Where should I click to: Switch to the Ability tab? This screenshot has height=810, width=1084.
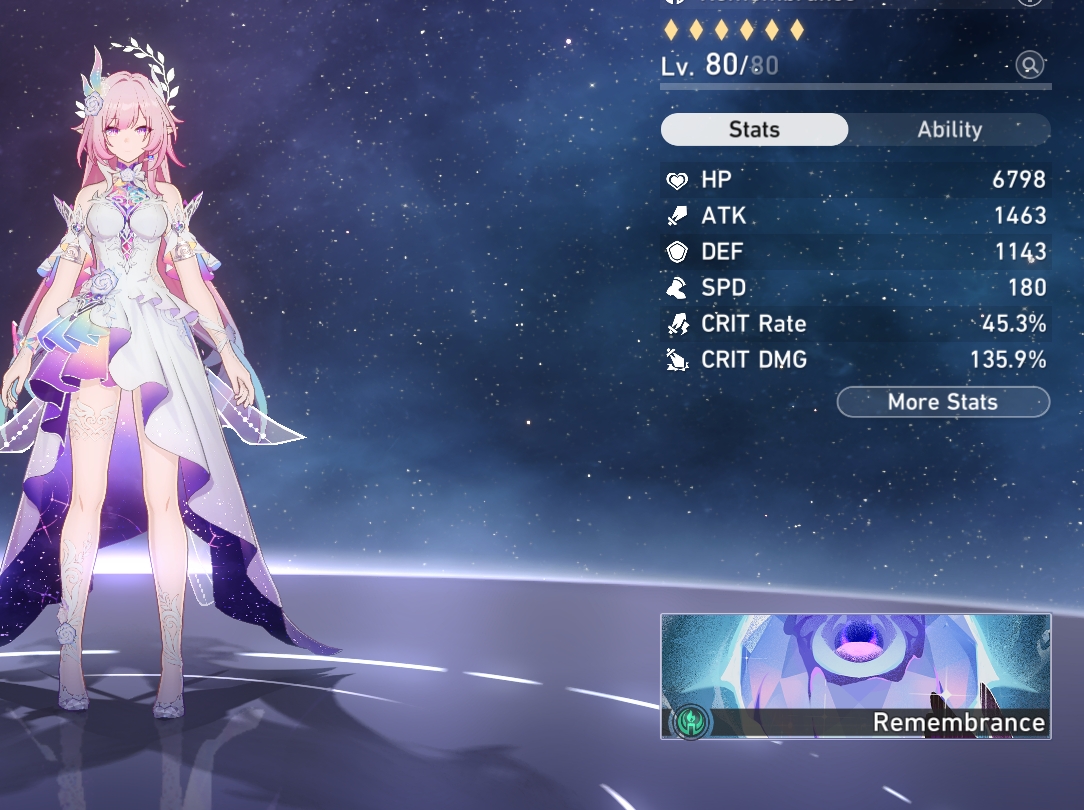point(949,130)
